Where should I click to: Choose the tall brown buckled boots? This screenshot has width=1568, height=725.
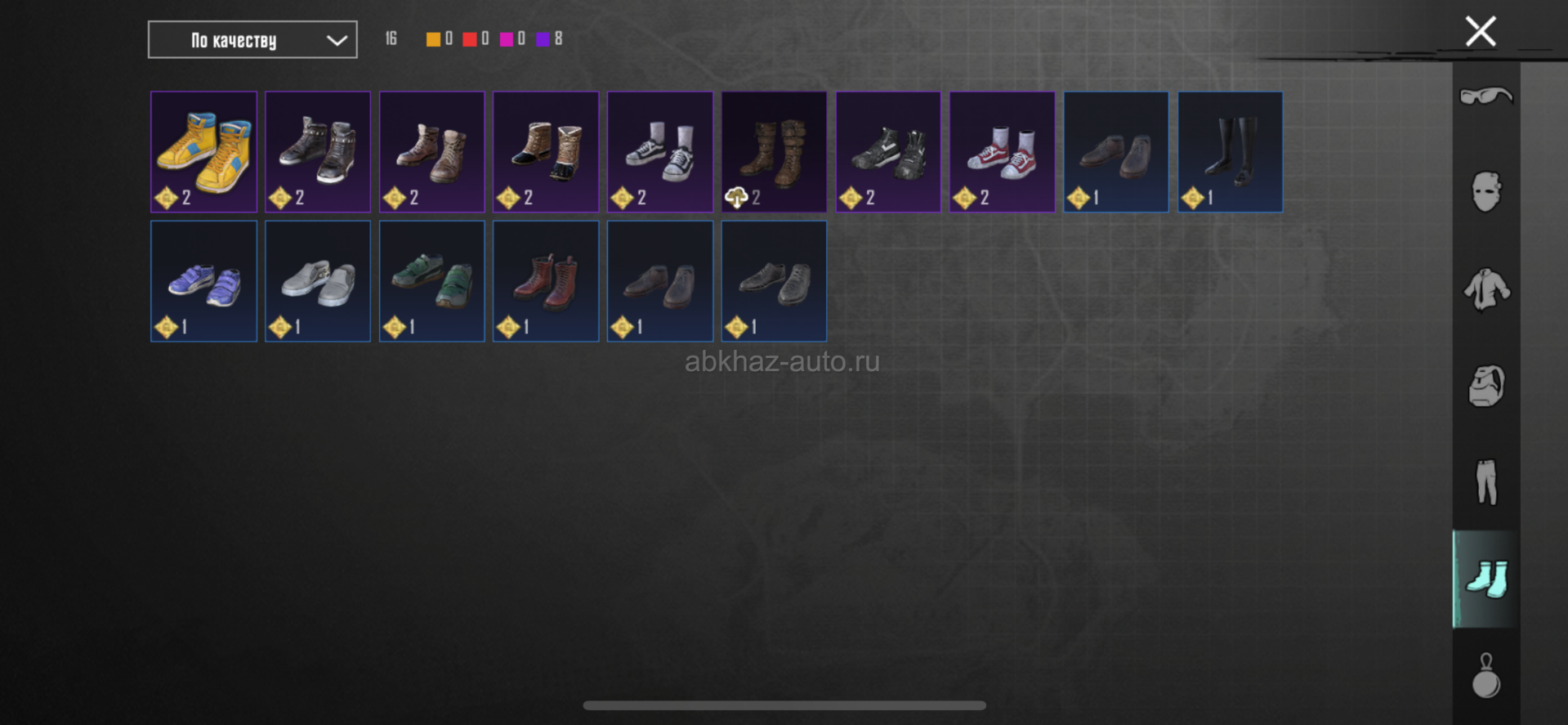[x=774, y=152]
